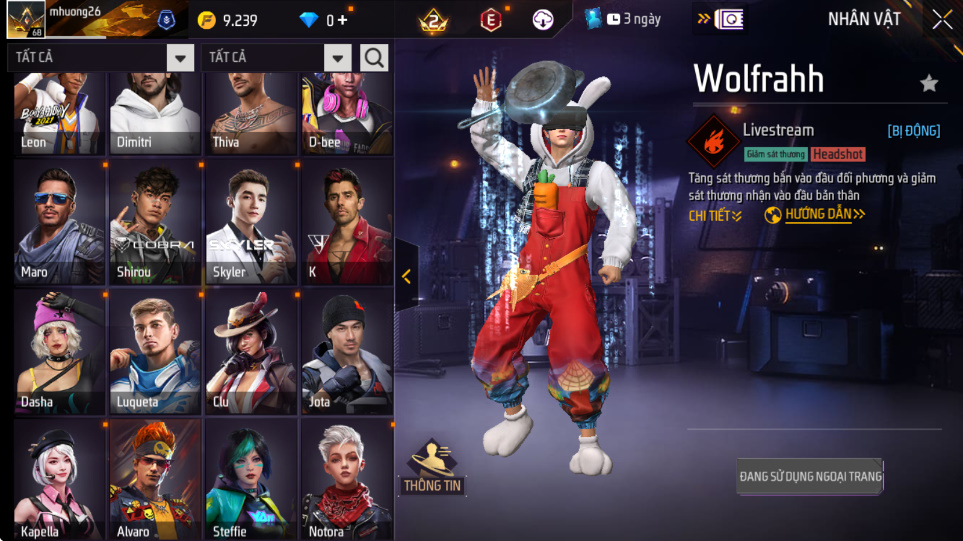Open the THÔNG TIN character info
The width and height of the screenshot is (963, 541).
[433, 468]
